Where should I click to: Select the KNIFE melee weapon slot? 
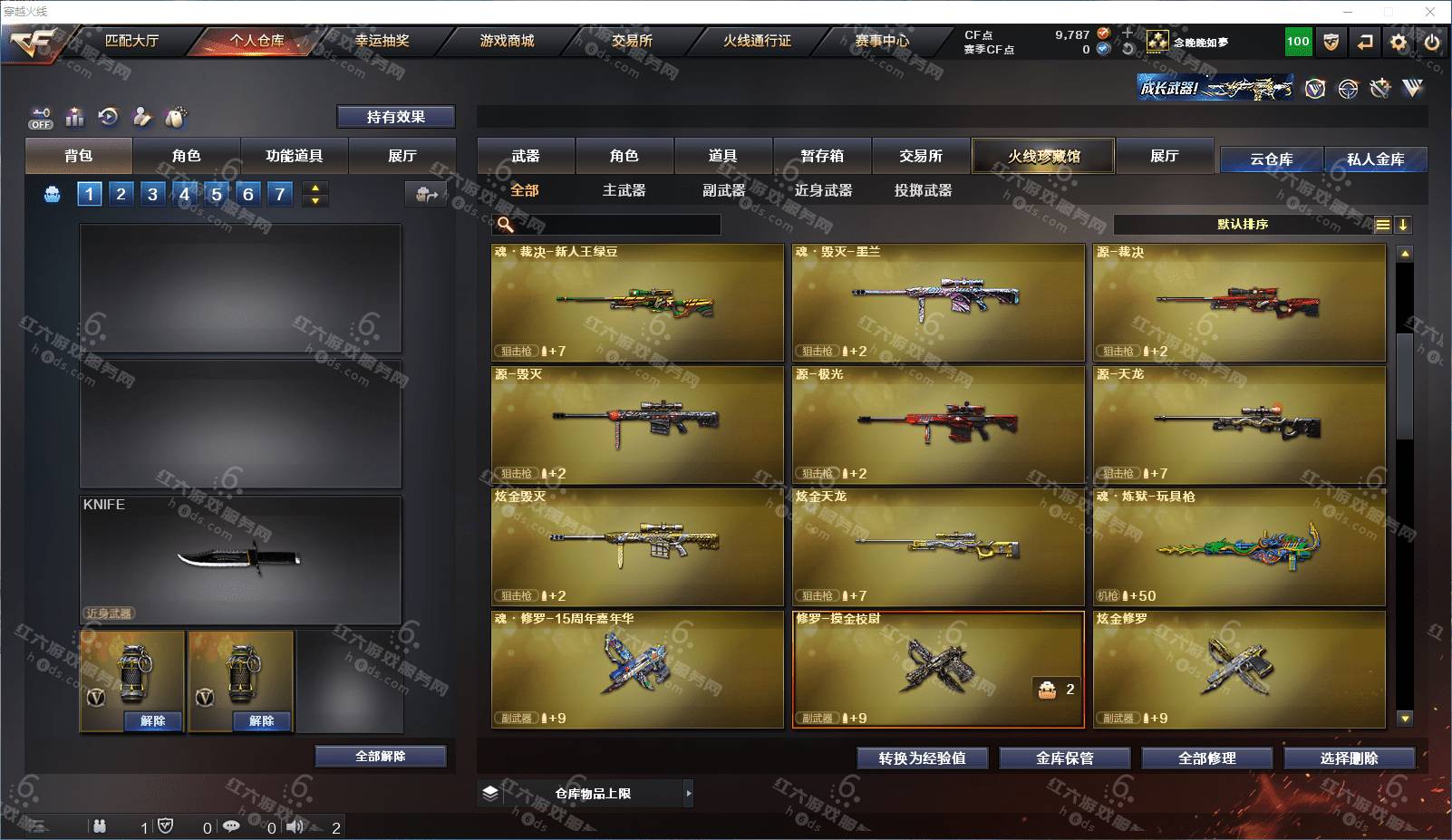tap(240, 559)
